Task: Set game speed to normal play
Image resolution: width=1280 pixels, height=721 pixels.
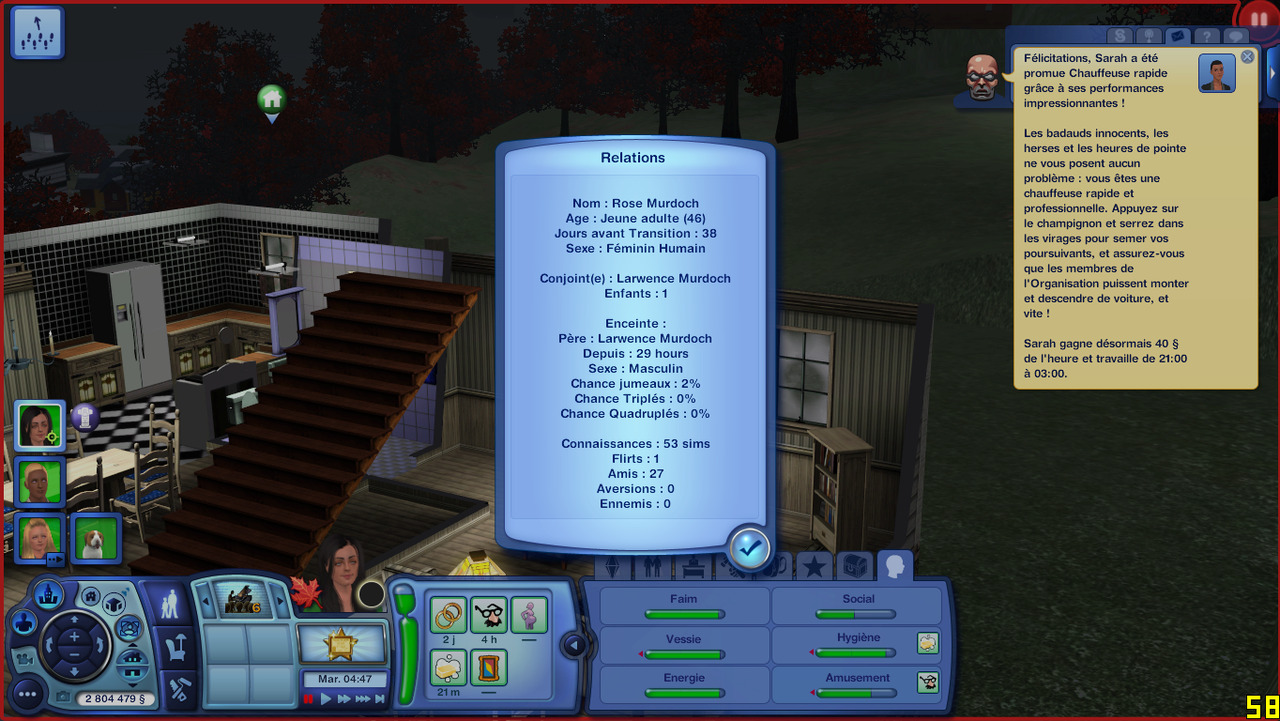Action: click(326, 699)
